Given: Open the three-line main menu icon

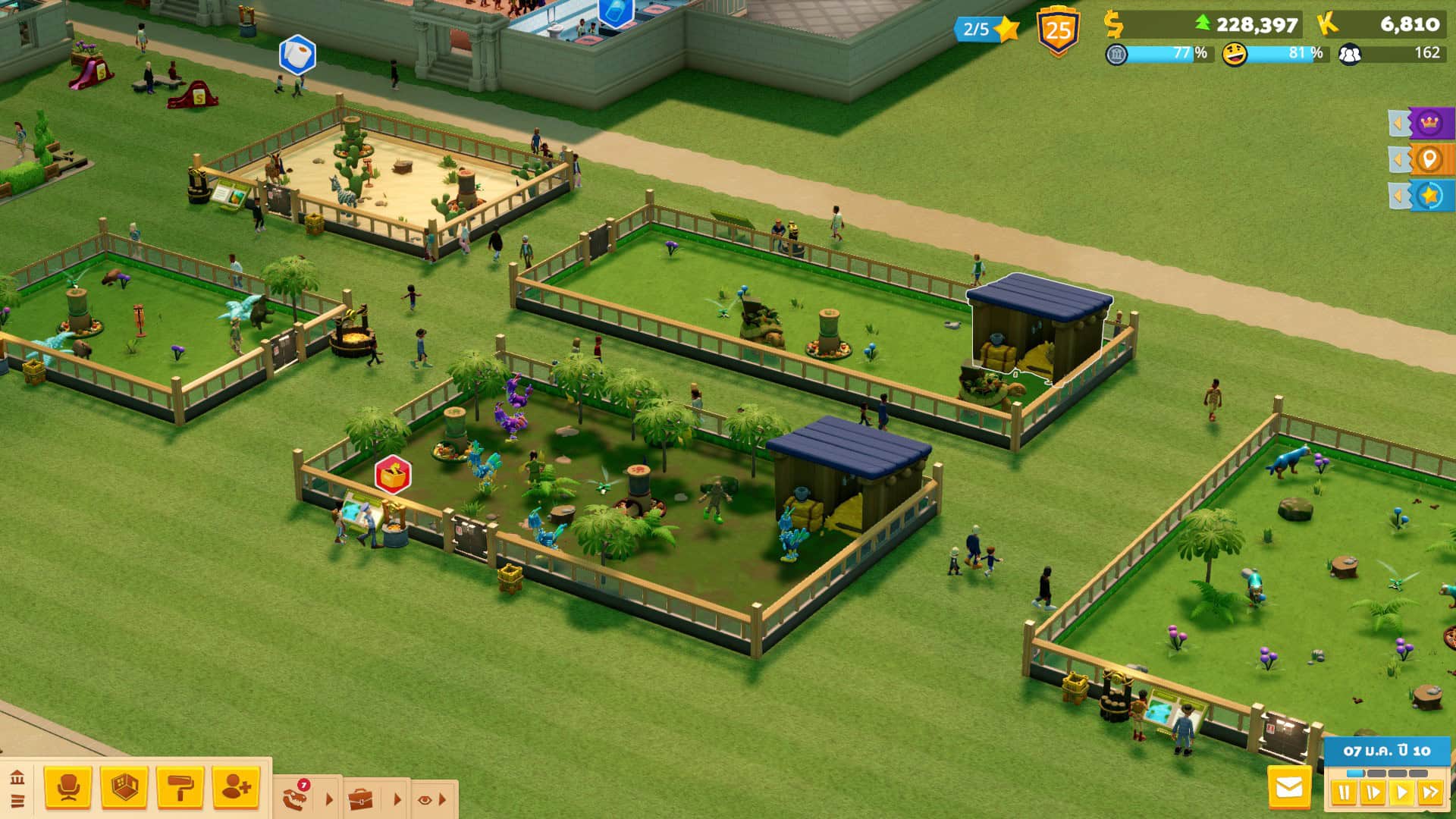Looking at the screenshot, I should pyautogui.click(x=17, y=801).
